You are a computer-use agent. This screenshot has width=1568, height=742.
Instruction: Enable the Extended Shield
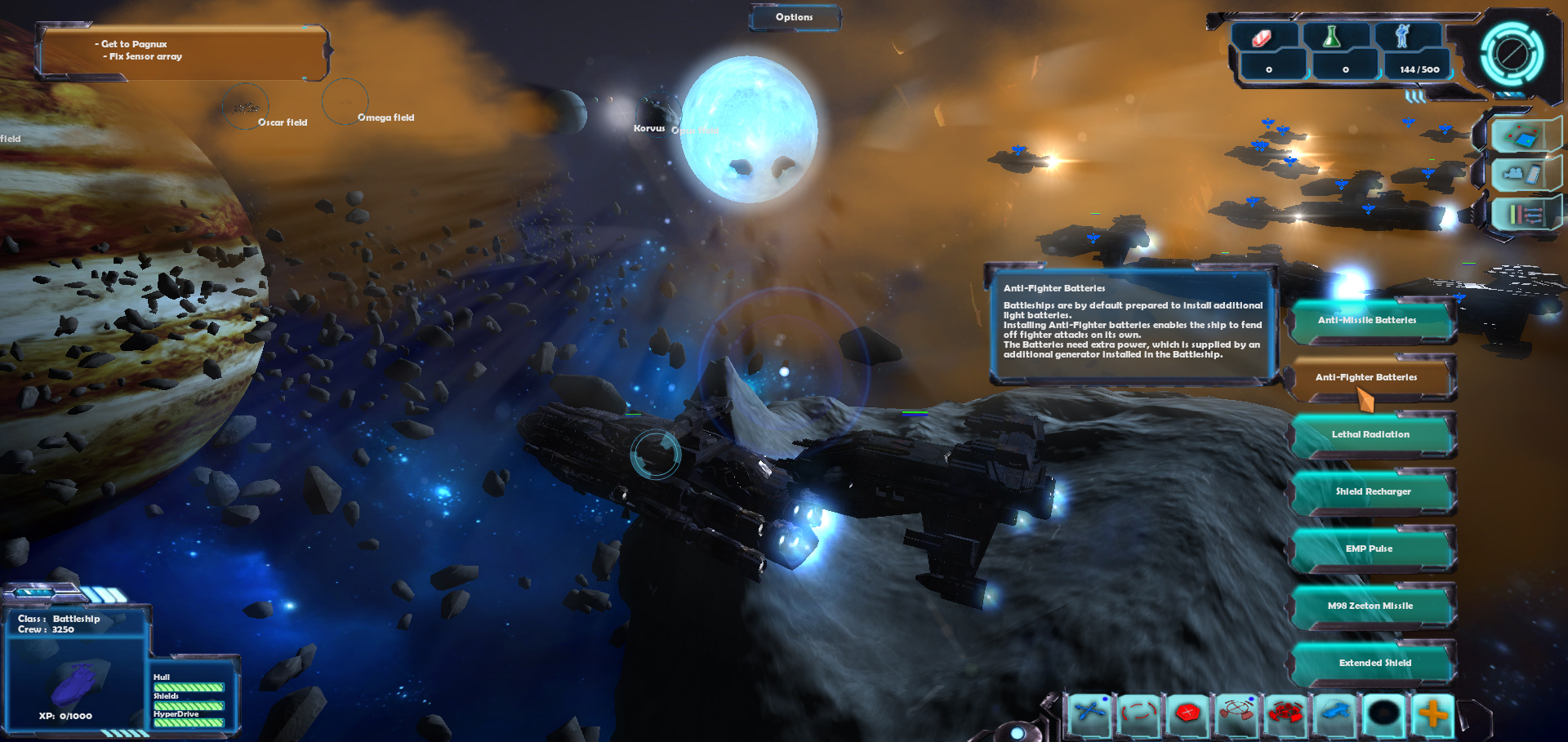point(1374,664)
